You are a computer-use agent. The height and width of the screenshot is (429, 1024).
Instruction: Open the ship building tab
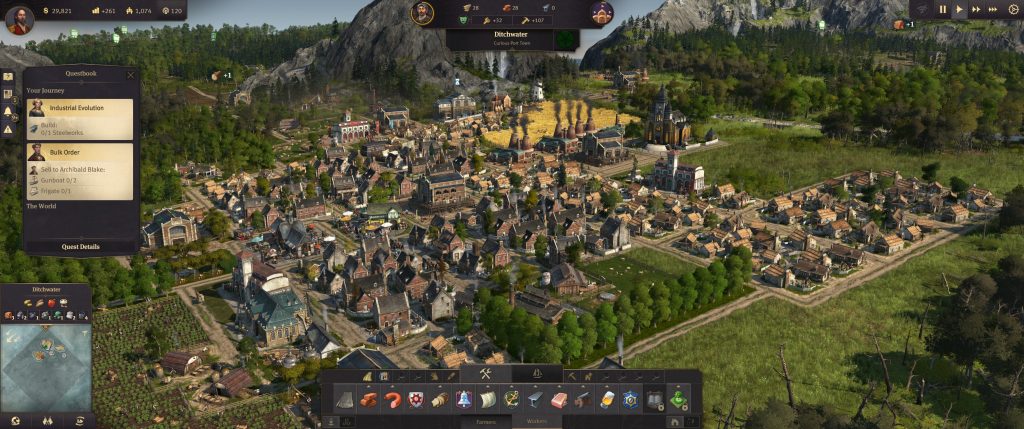(x=538, y=375)
